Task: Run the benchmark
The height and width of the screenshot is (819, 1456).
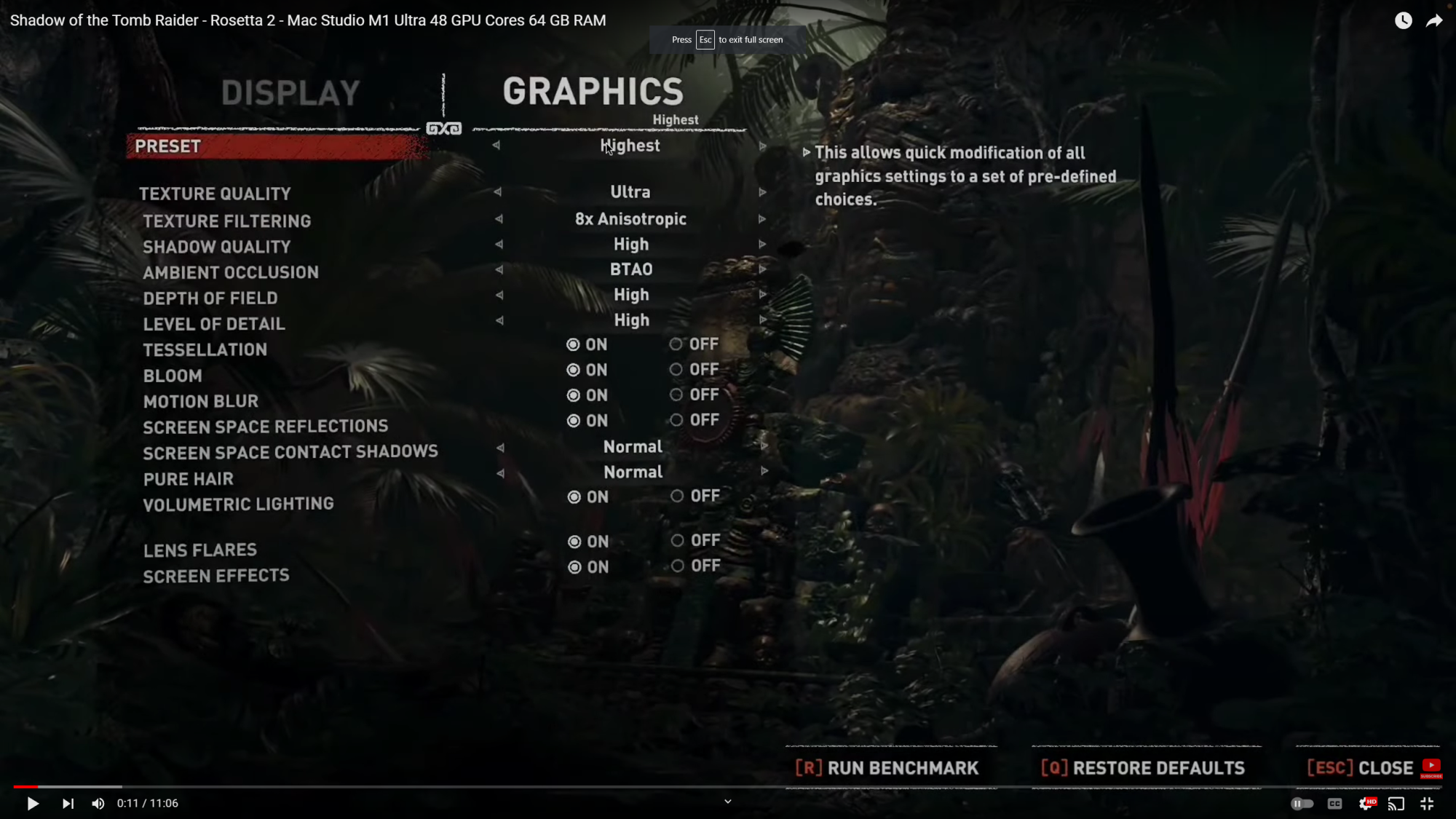Action: point(887,768)
